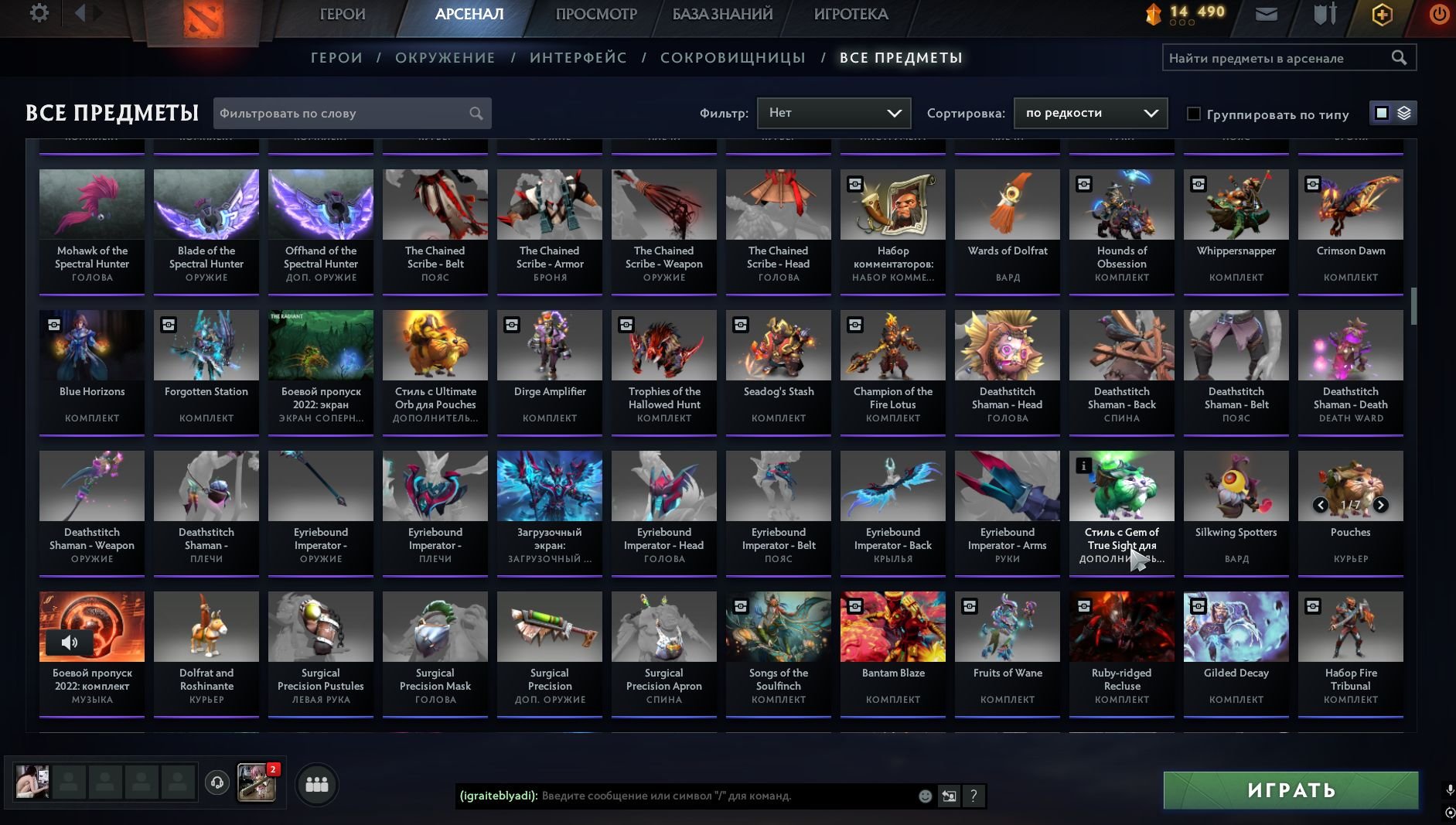Switch to list view with the layers toggle
This screenshot has width=1456, height=825.
tap(1402, 113)
